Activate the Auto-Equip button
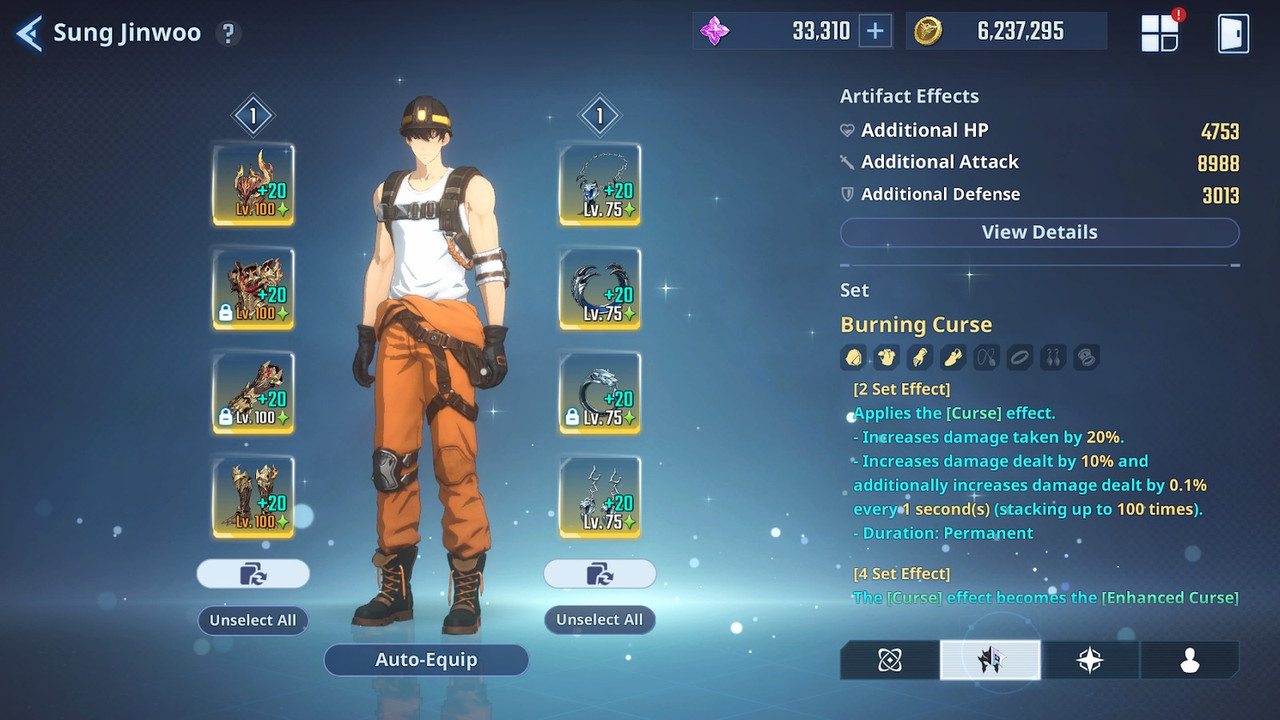 (426, 660)
